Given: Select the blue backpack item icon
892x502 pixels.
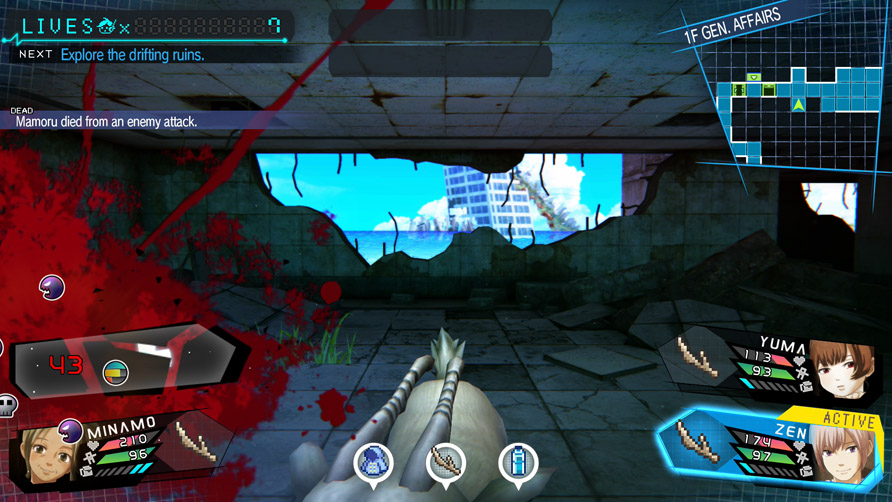Looking at the screenshot, I should [374, 462].
